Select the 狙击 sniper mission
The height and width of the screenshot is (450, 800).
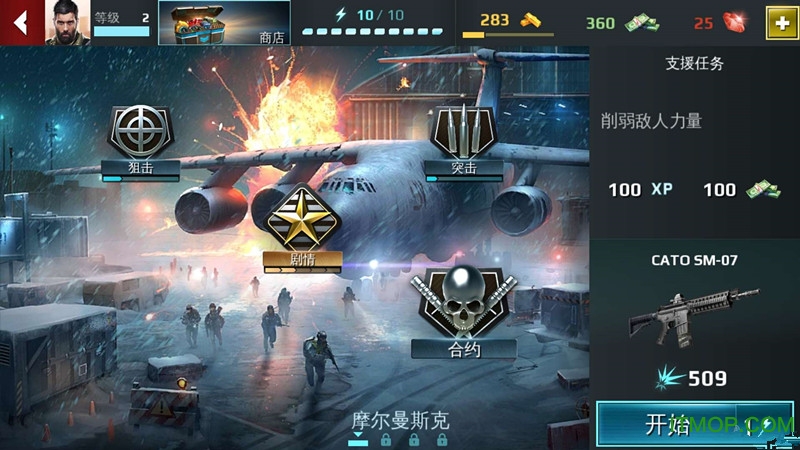(141, 141)
